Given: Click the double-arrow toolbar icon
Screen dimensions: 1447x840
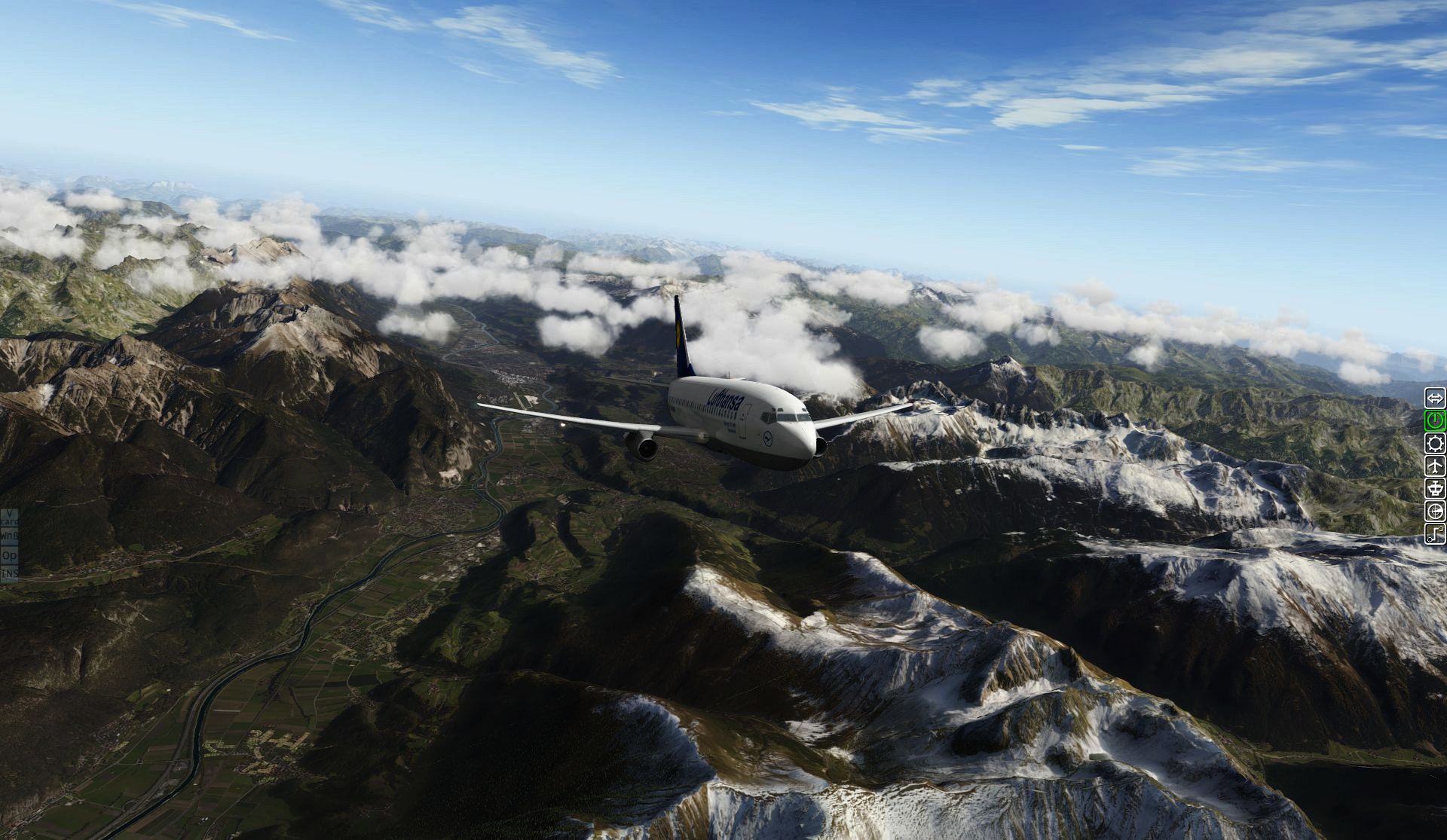Looking at the screenshot, I should click(1435, 398).
